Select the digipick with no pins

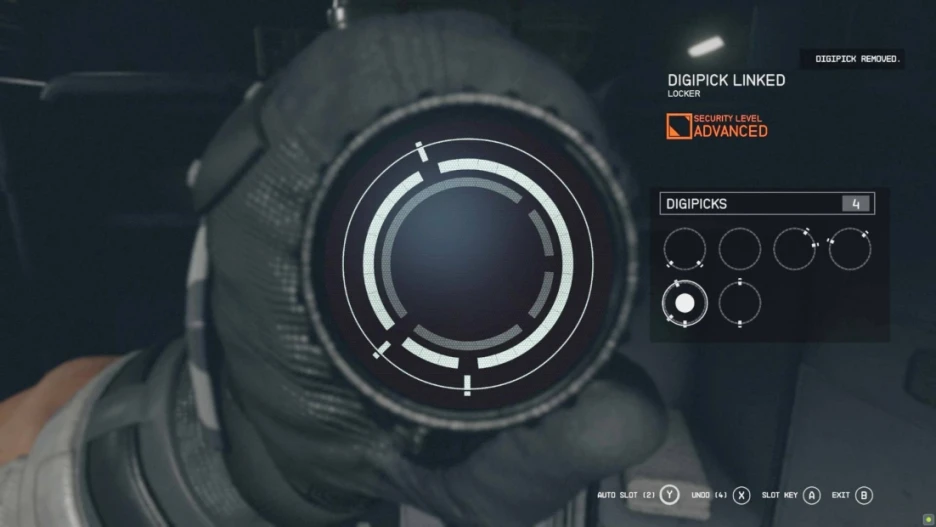pos(740,248)
